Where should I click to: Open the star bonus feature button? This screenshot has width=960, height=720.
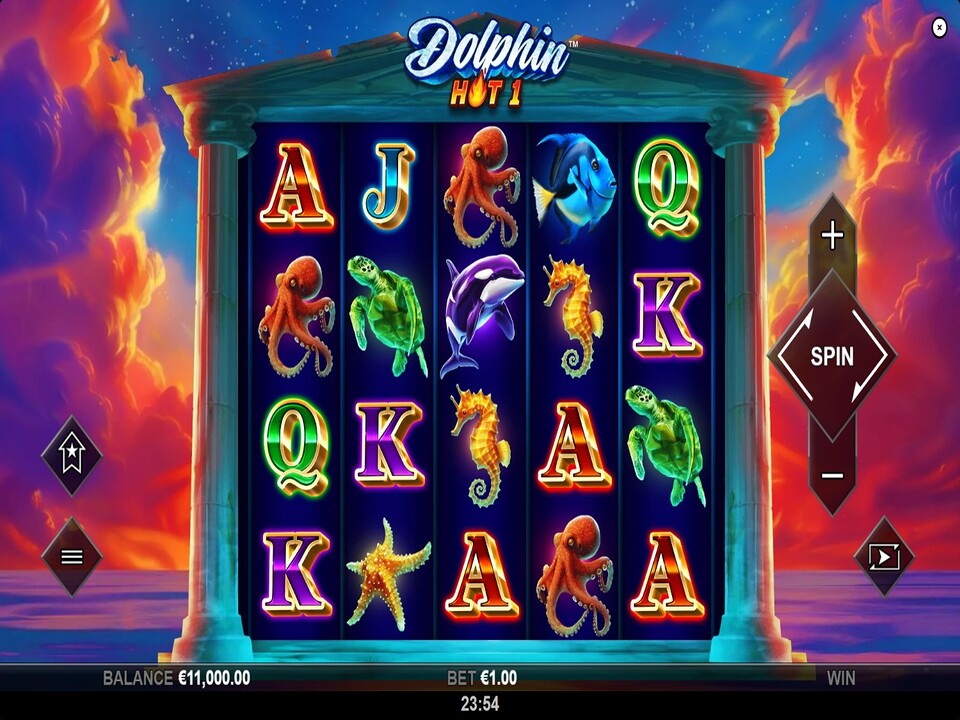tap(72, 457)
